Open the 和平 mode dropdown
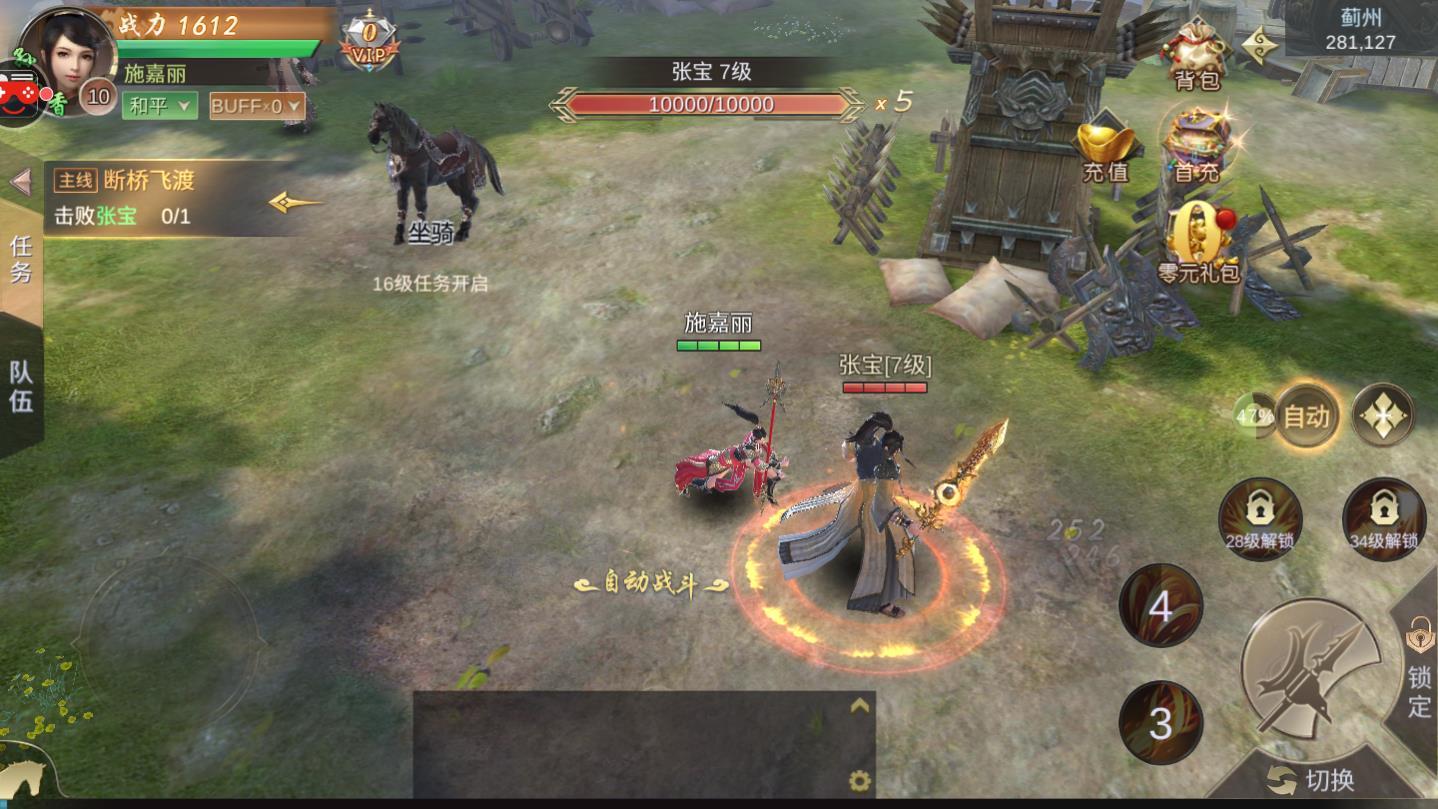The height and width of the screenshot is (809, 1438). [160, 104]
